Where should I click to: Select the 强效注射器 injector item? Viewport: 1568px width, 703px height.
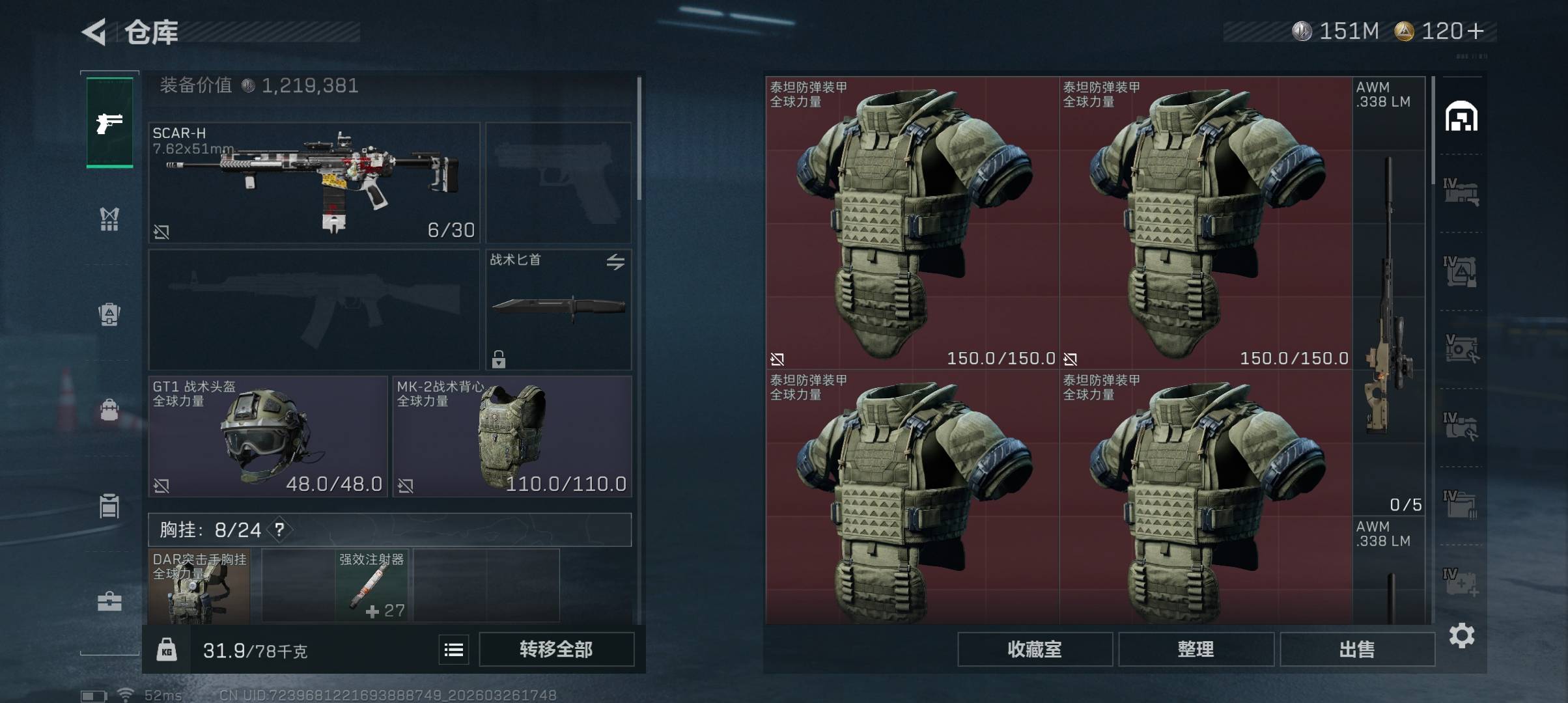tap(372, 586)
